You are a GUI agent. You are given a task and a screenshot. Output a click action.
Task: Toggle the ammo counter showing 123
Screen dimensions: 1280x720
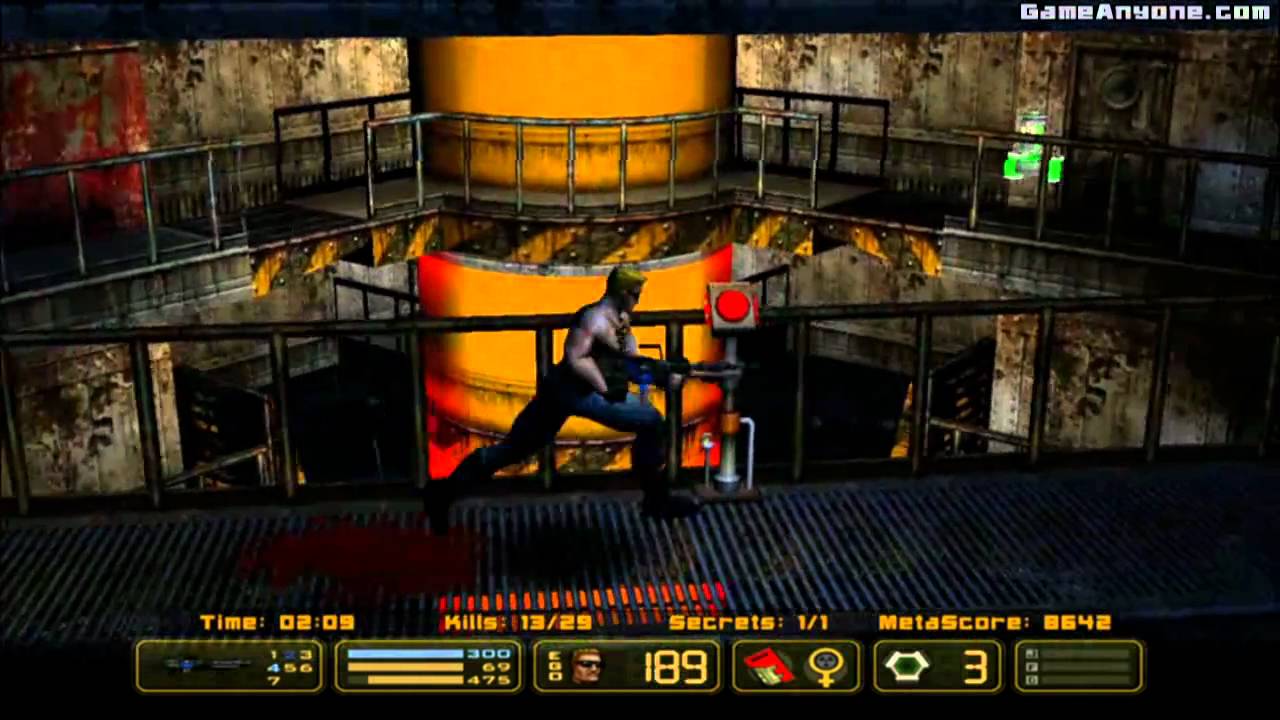(x=290, y=656)
